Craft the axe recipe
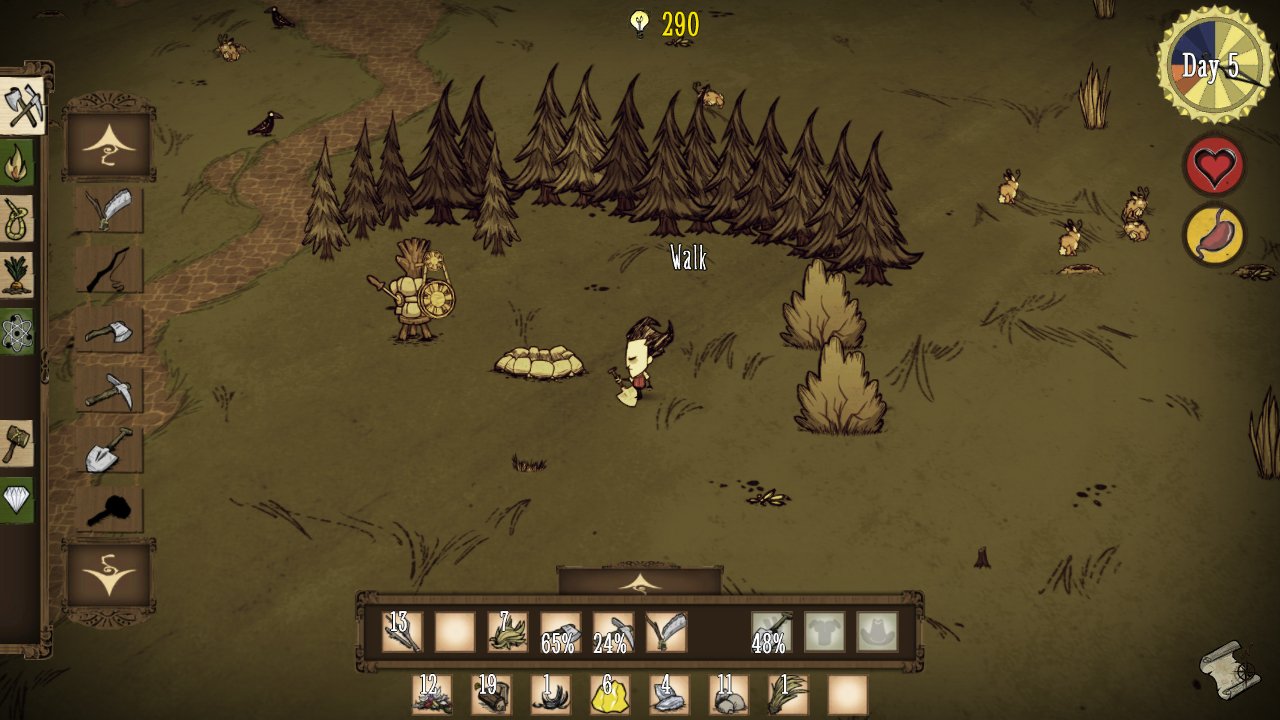1280x720 pixels. (109, 329)
